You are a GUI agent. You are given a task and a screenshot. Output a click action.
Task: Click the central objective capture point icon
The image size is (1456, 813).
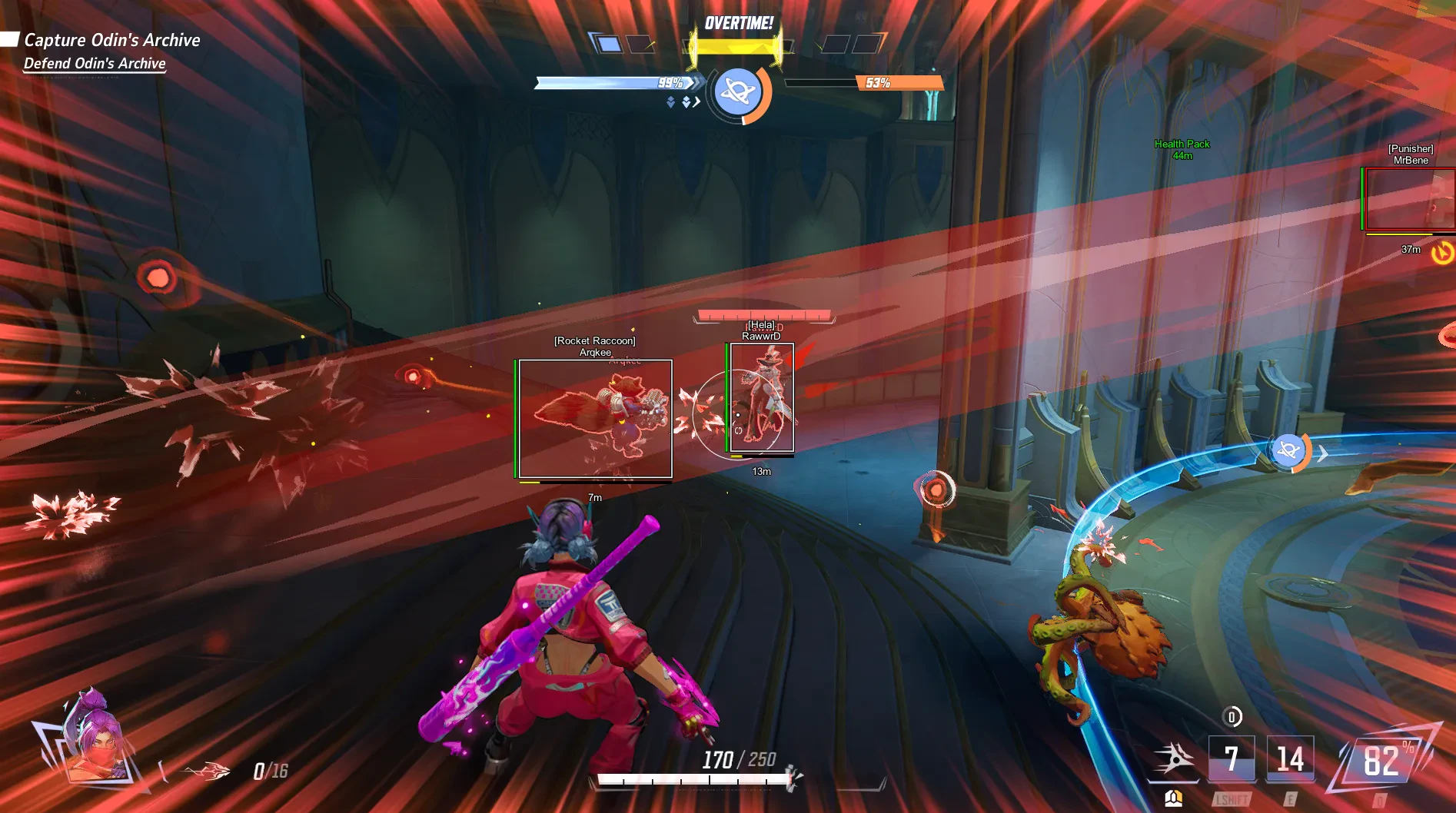click(738, 92)
